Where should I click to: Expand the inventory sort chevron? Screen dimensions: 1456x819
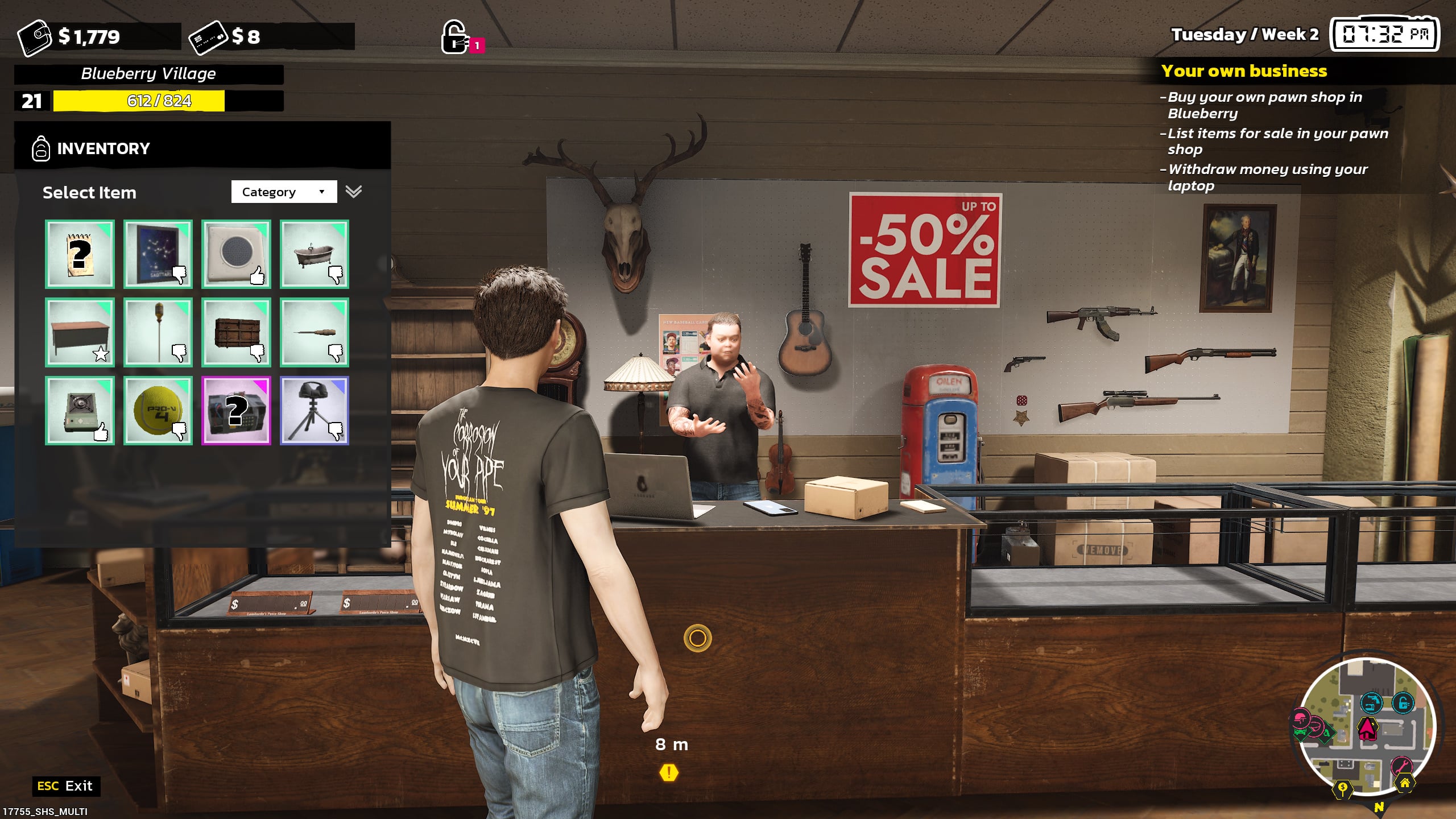pyautogui.click(x=354, y=192)
